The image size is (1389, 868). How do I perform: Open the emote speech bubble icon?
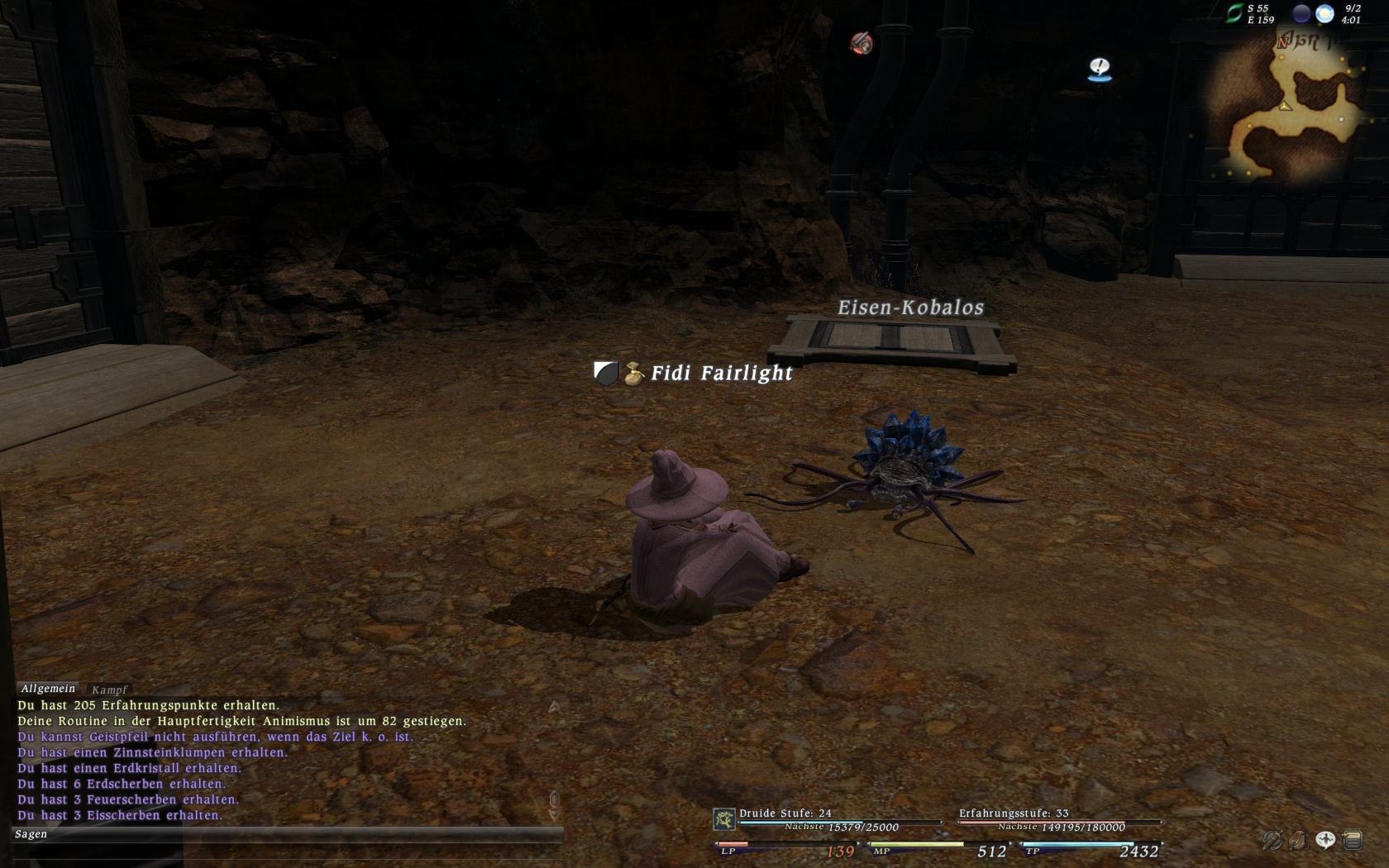pyautogui.click(x=1325, y=841)
